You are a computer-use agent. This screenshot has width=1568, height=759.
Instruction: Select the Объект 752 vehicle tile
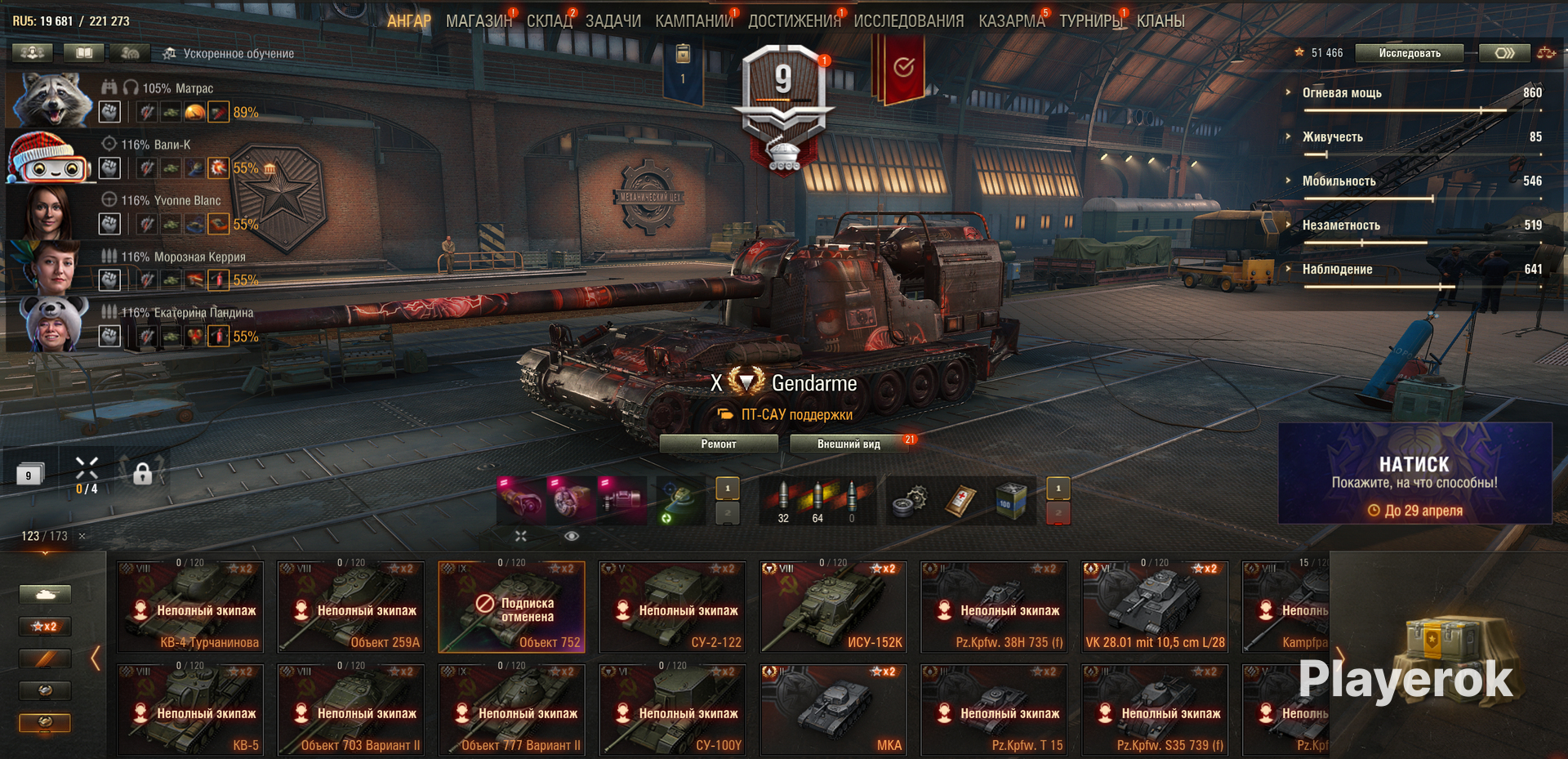coord(511,606)
